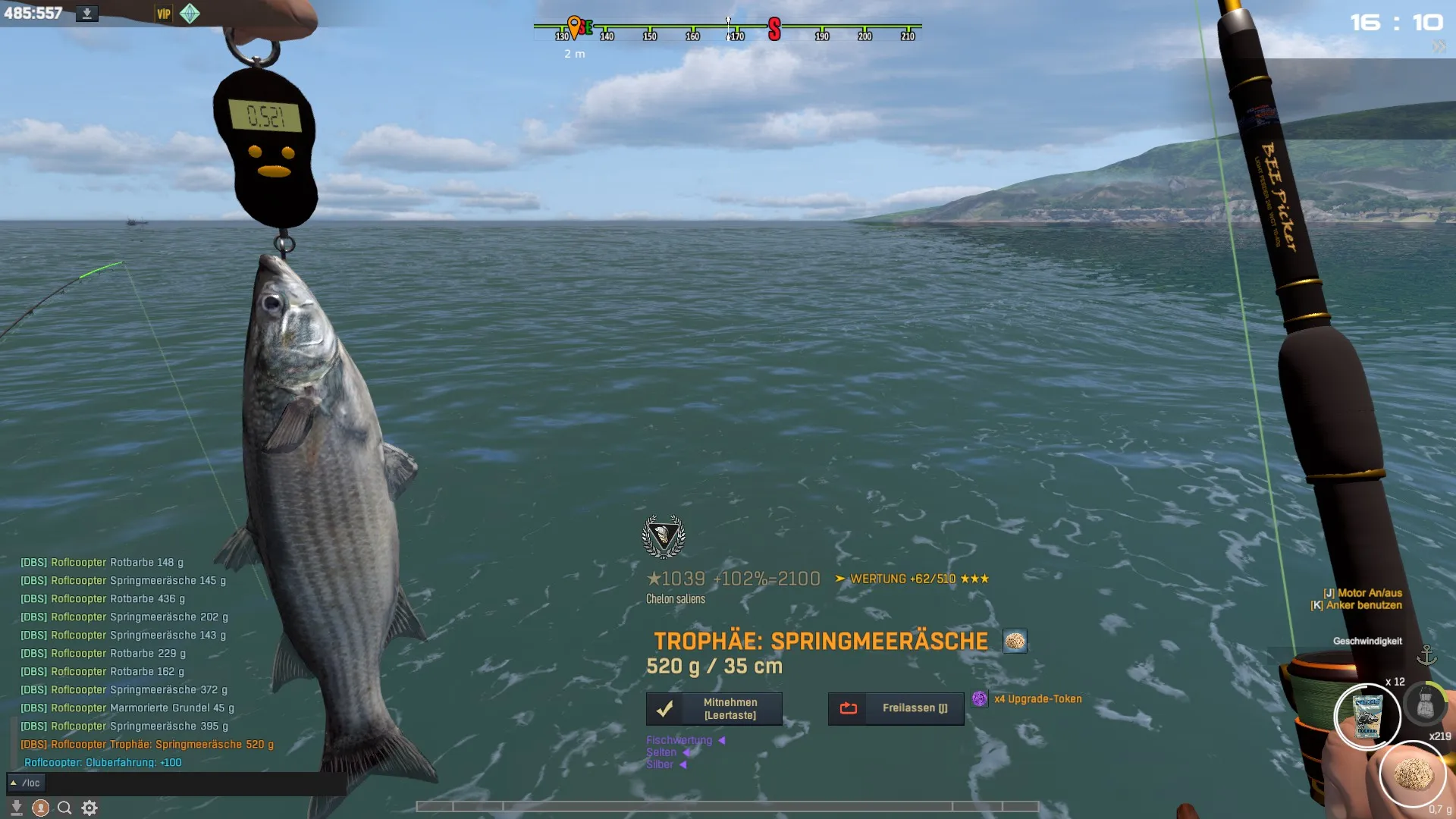
Task: Click the magnifying glass search icon
Action: (x=64, y=808)
